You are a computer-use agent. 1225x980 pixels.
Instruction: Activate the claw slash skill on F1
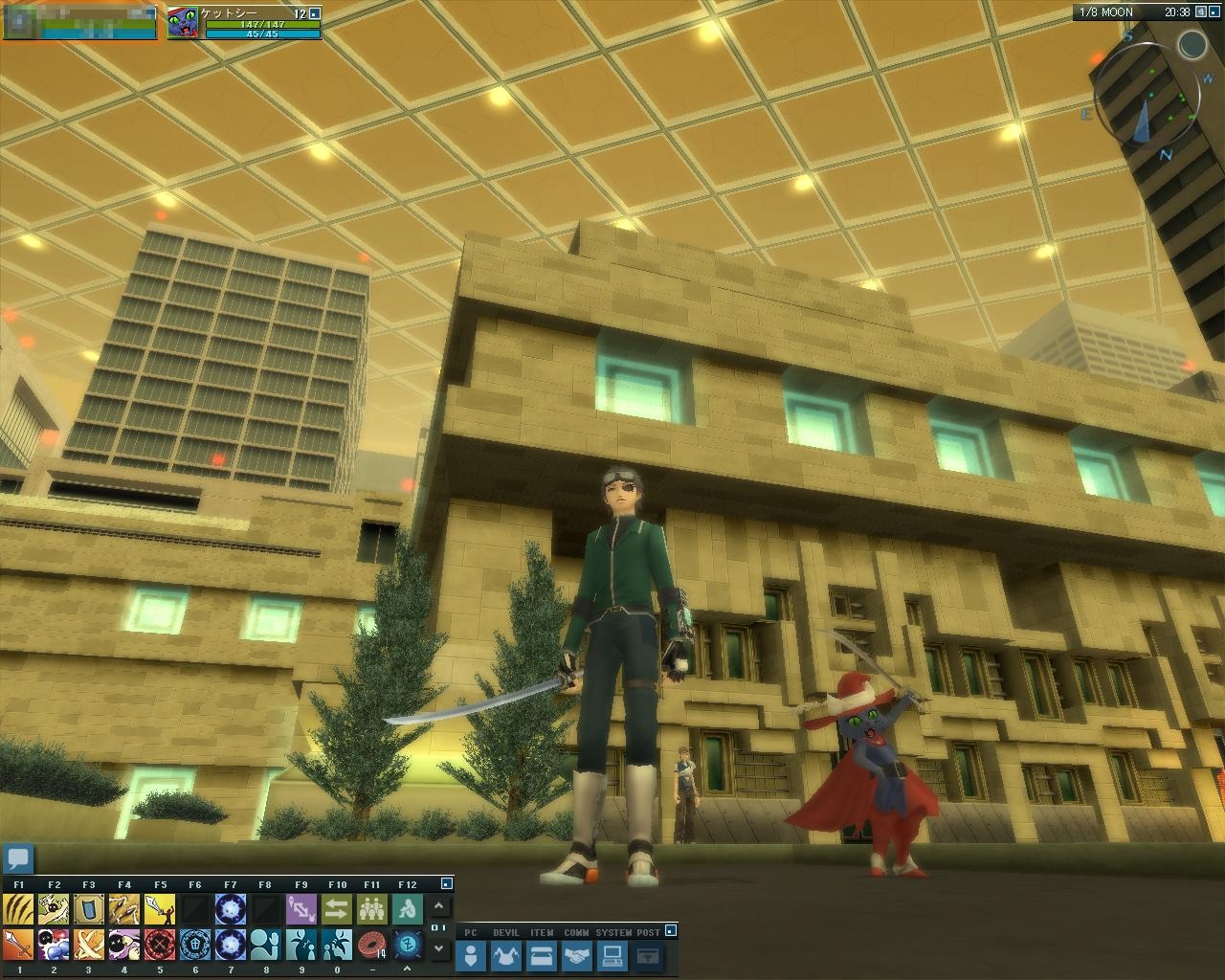[18, 908]
